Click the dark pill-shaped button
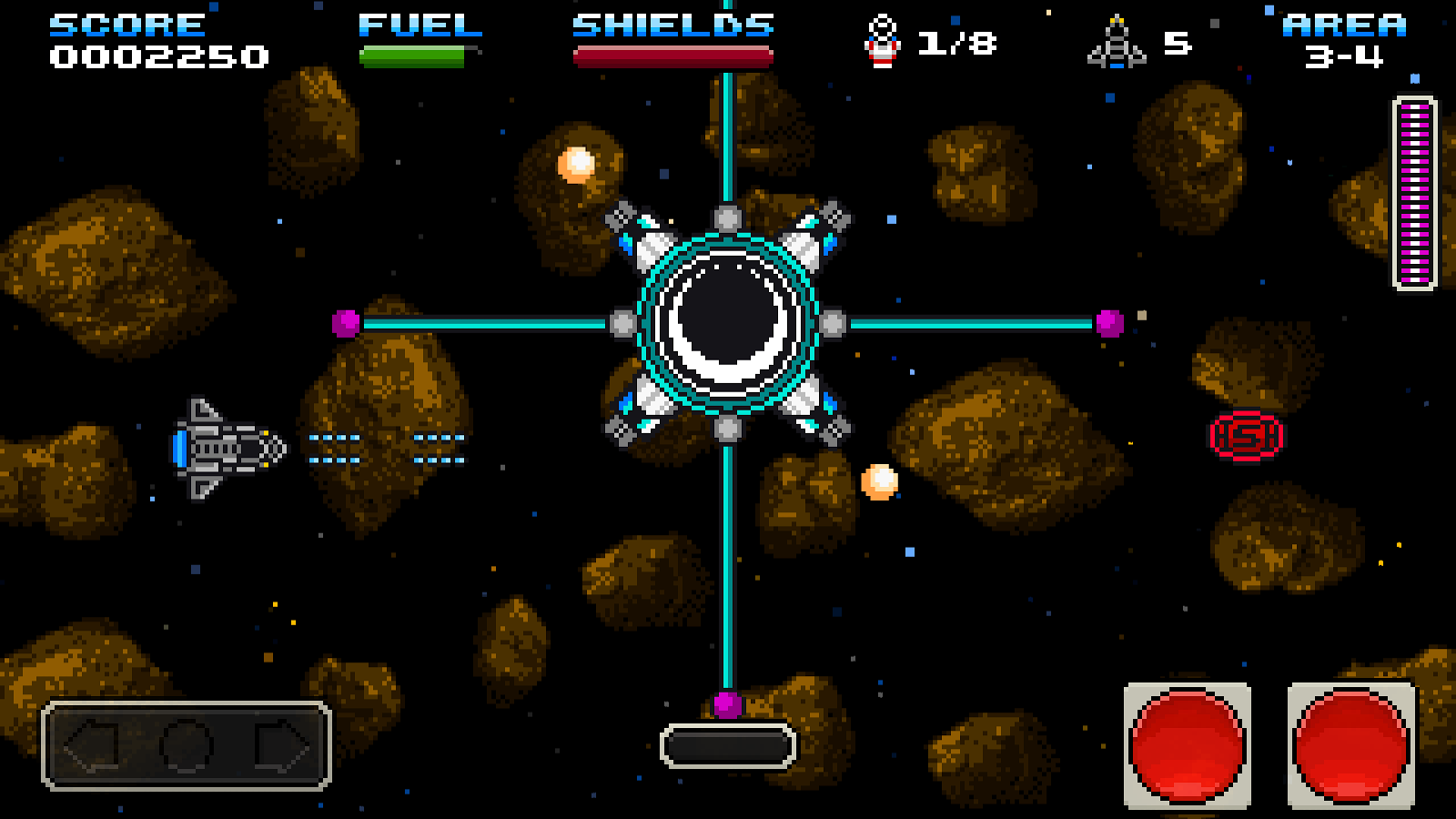The height and width of the screenshot is (819, 1456). coord(728,746)
